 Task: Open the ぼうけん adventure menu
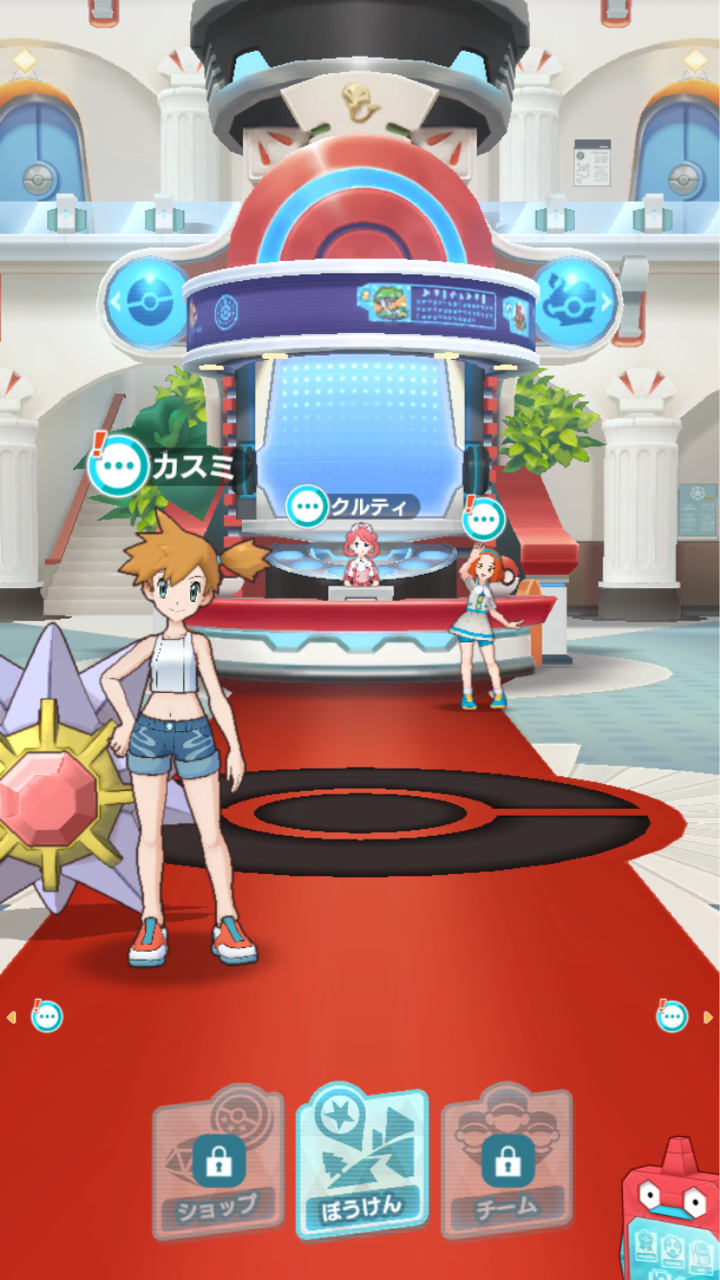point(362,1160)
